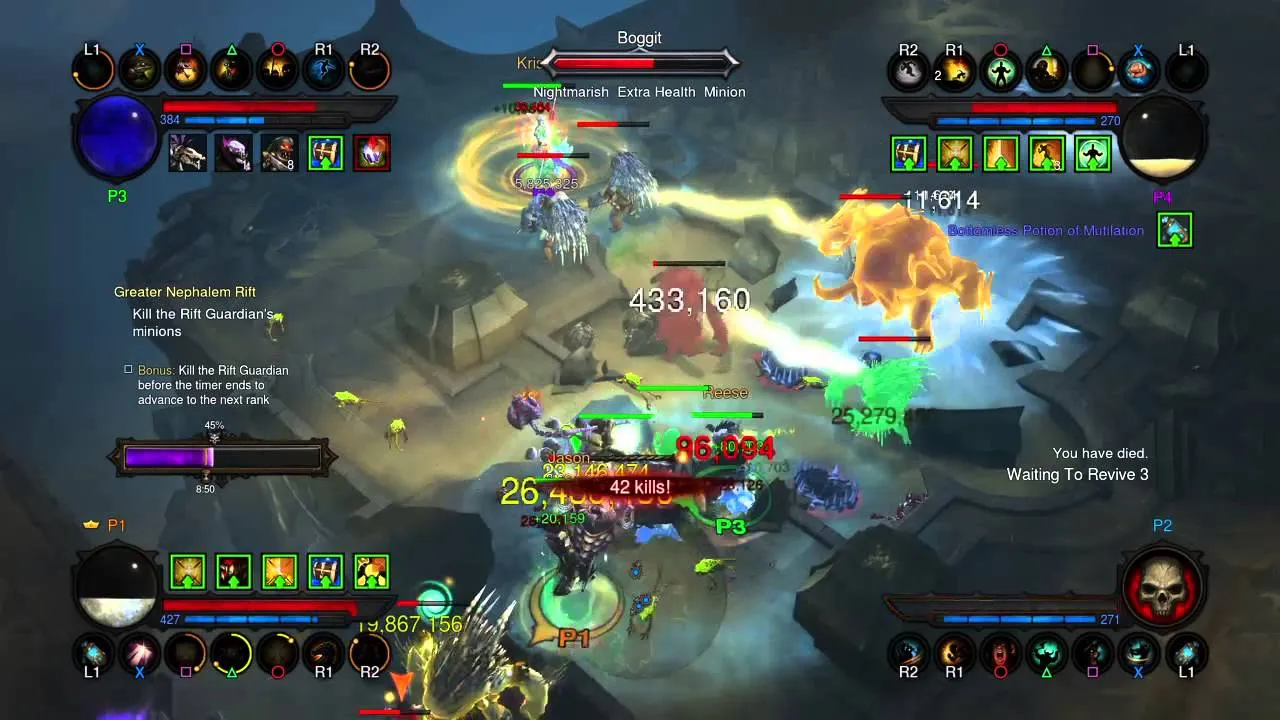Toggle P3's treasure chest shrine buff icon
Viewport: 1280px width, 720px height.
pos(325,153)
